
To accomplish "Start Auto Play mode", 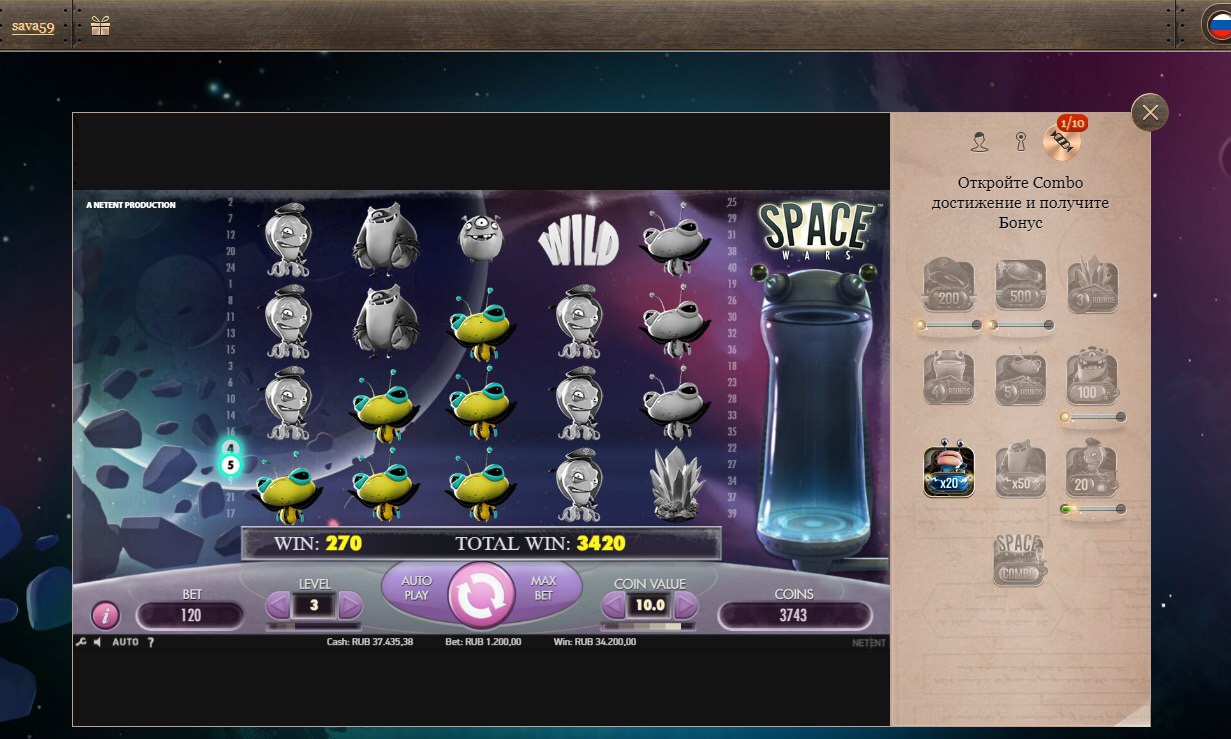I will click(x=416, y=588).
